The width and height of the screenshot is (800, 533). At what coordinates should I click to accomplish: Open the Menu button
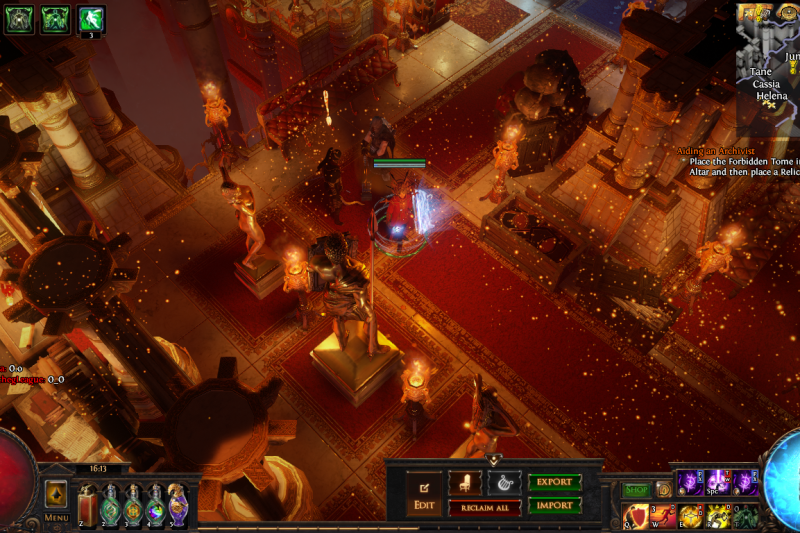coord(56,518)
